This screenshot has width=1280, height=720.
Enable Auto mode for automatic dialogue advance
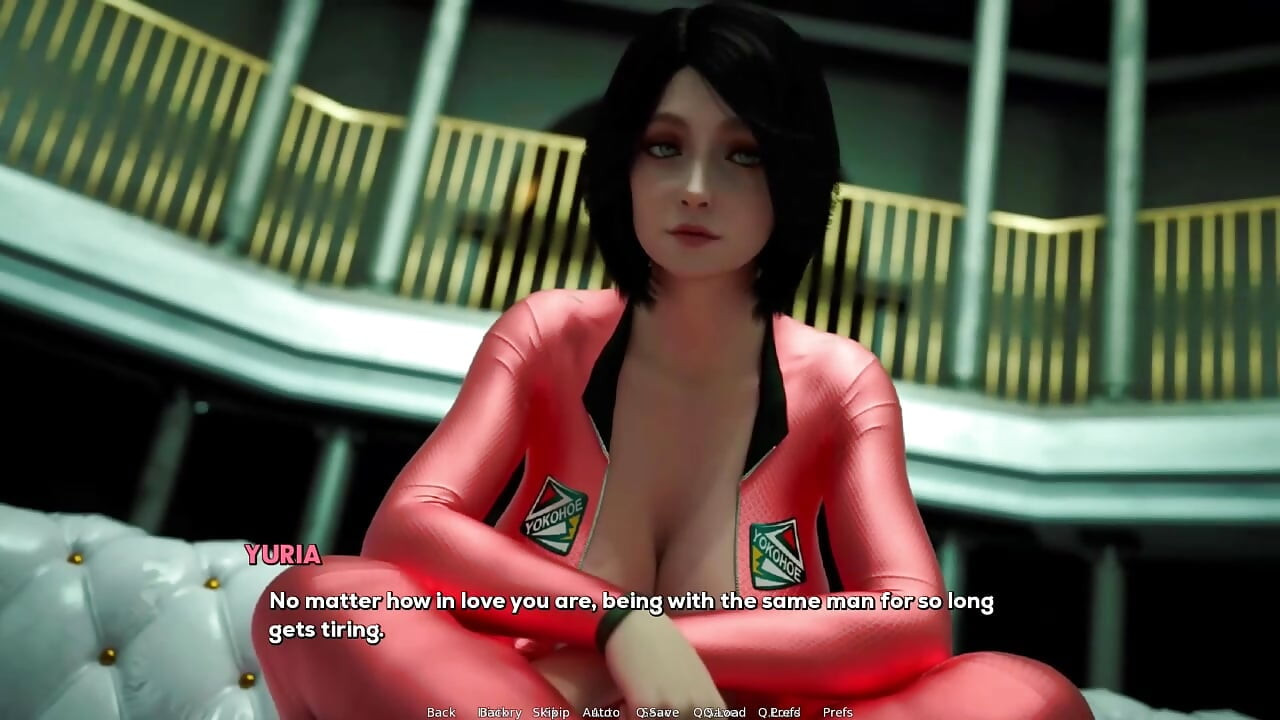pos(600,712)
